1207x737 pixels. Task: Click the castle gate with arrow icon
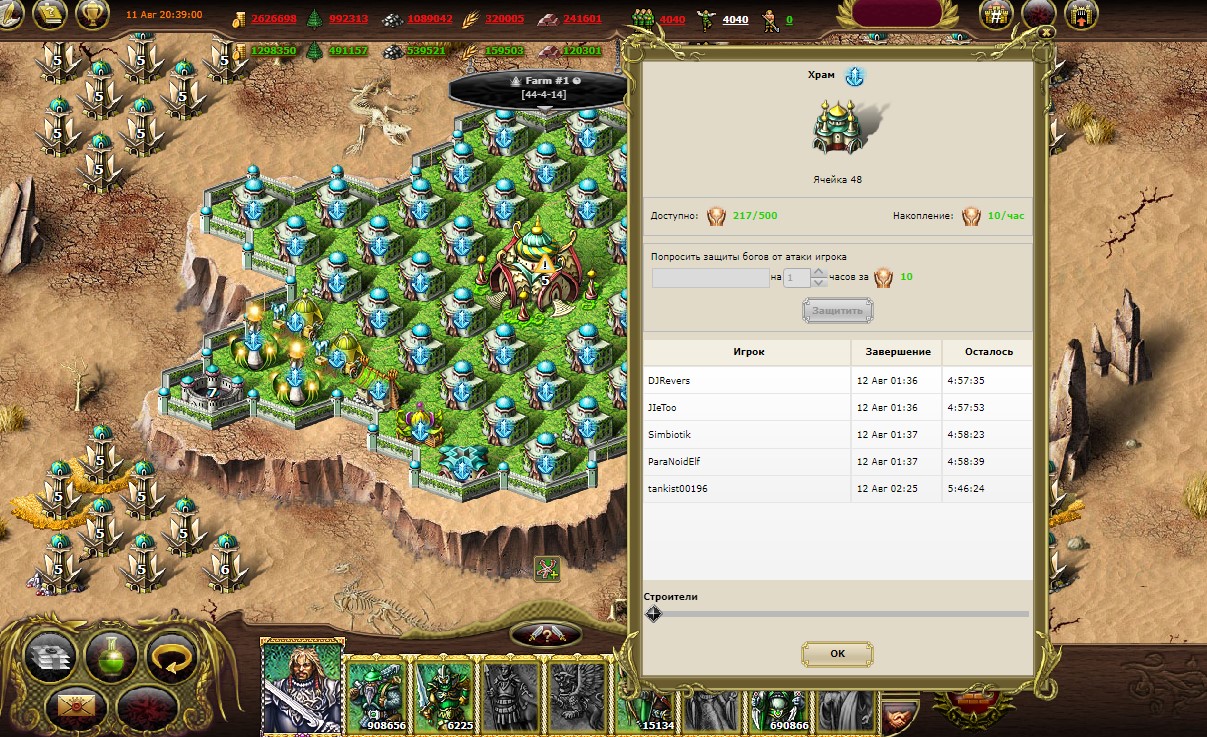tap(1082, 14)
